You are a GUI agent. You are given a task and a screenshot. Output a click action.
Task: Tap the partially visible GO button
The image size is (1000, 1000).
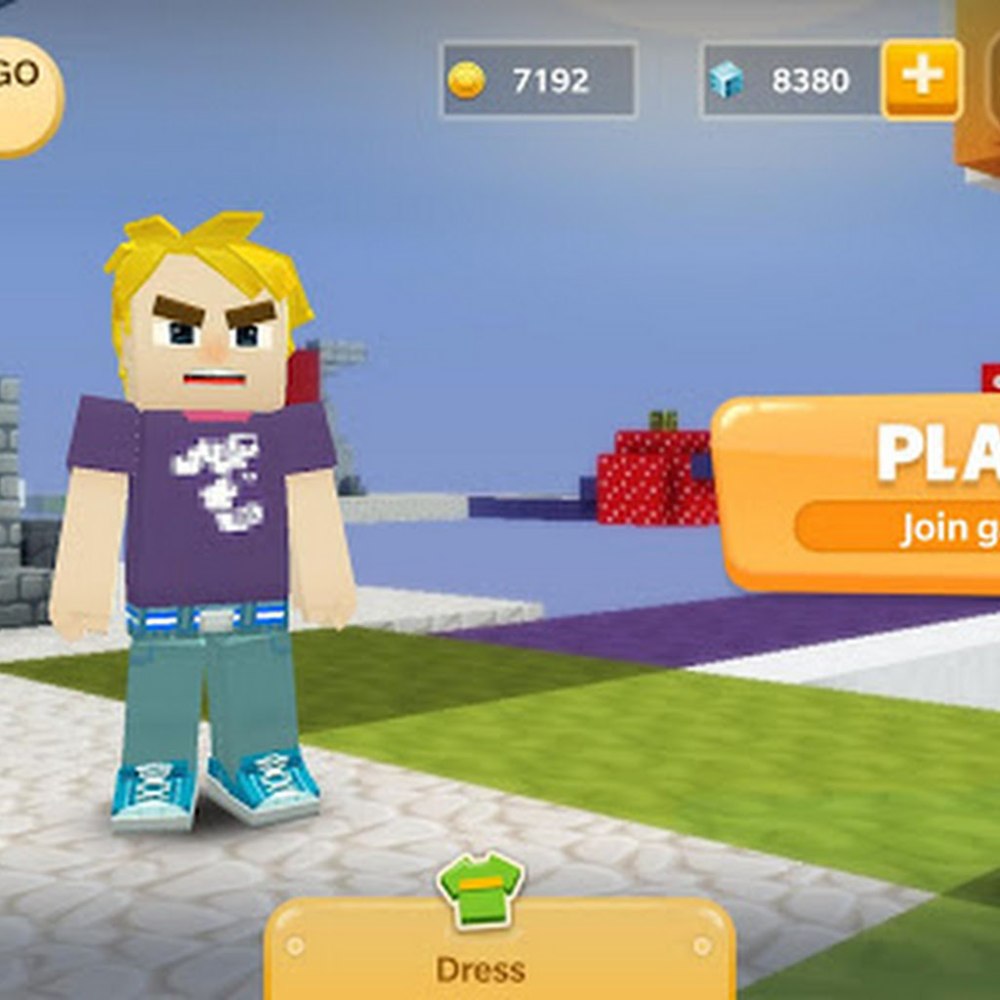[x=24, y=95]
